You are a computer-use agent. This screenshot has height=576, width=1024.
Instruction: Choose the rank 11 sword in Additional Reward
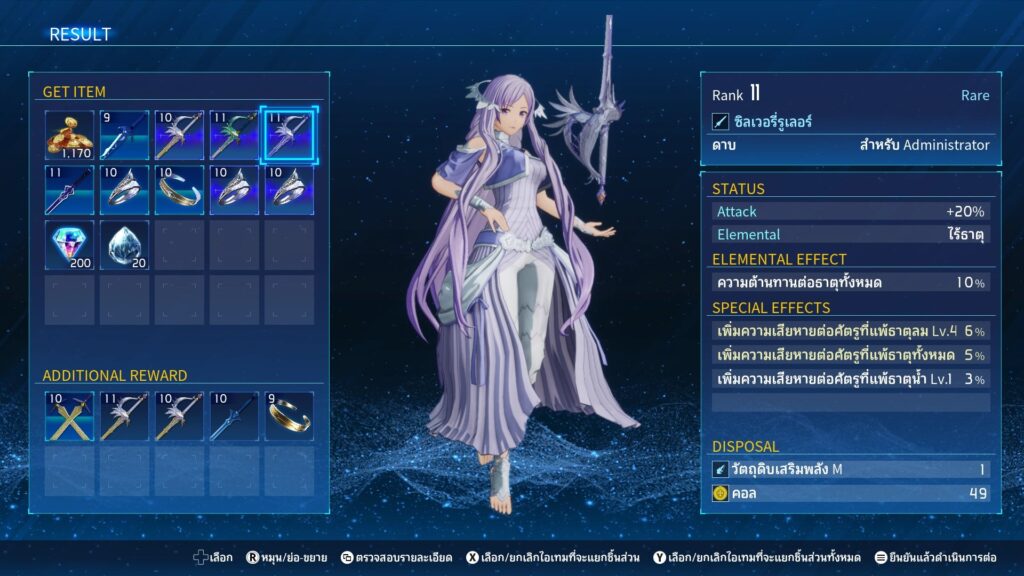(124, 417)
